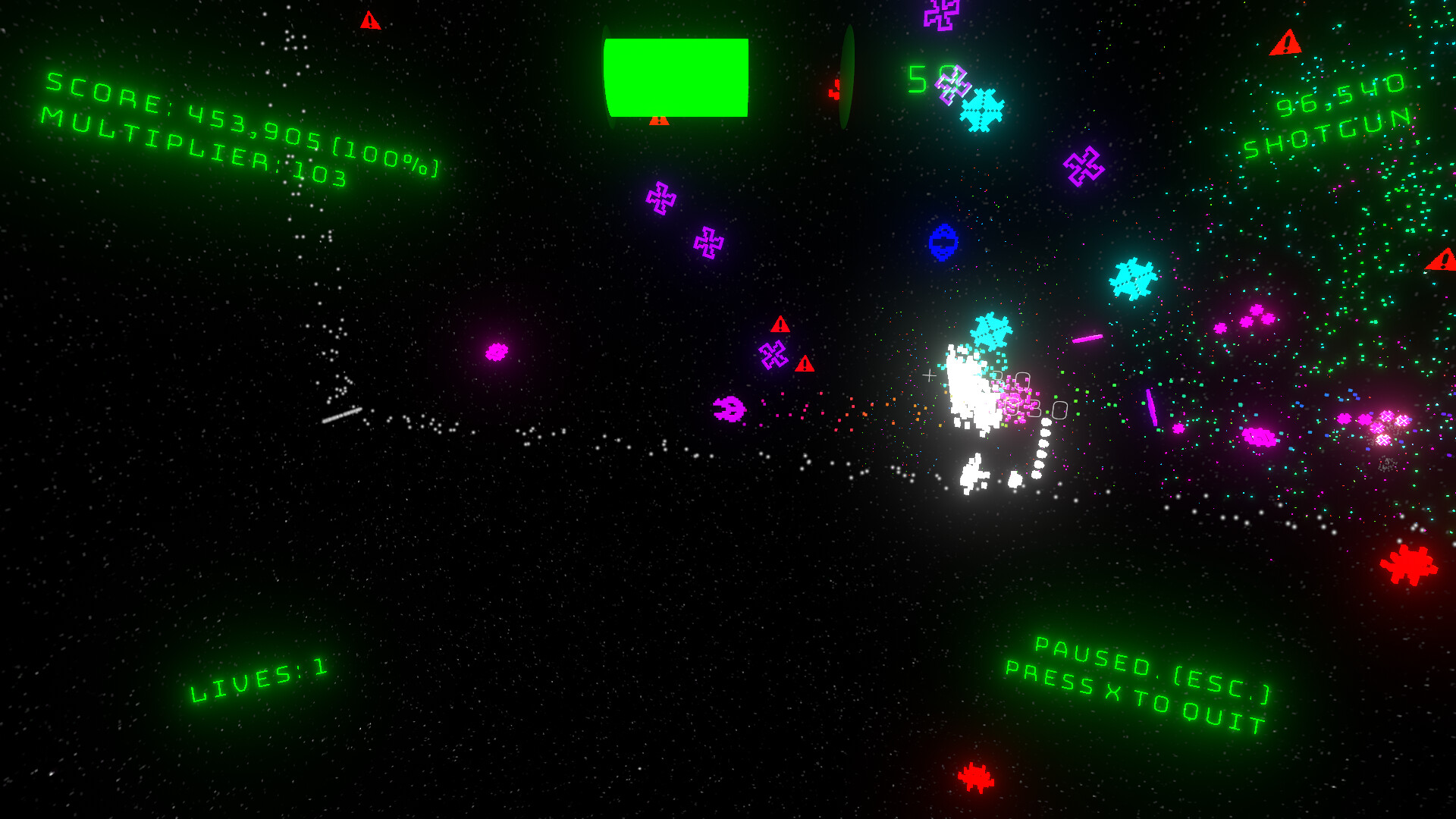Click the white crosshair reticle in the center
This screenshot has height=819, width=1456.
tap(928, 375)
